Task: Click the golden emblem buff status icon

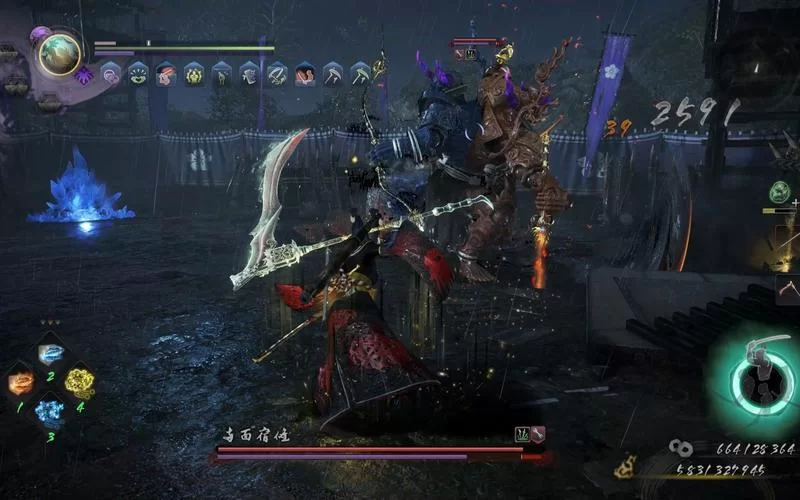Action: click(x=194, y=73)
